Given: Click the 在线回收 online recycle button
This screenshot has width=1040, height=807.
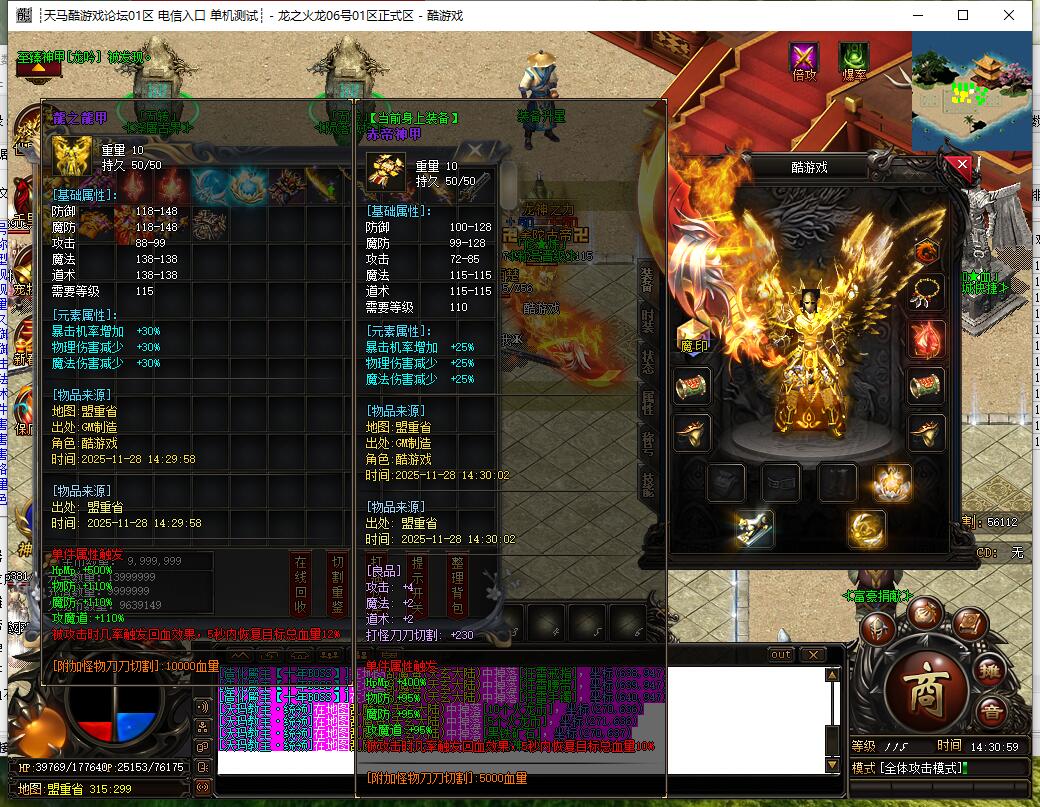Looking at the screenshot, I should pos(300,582).
